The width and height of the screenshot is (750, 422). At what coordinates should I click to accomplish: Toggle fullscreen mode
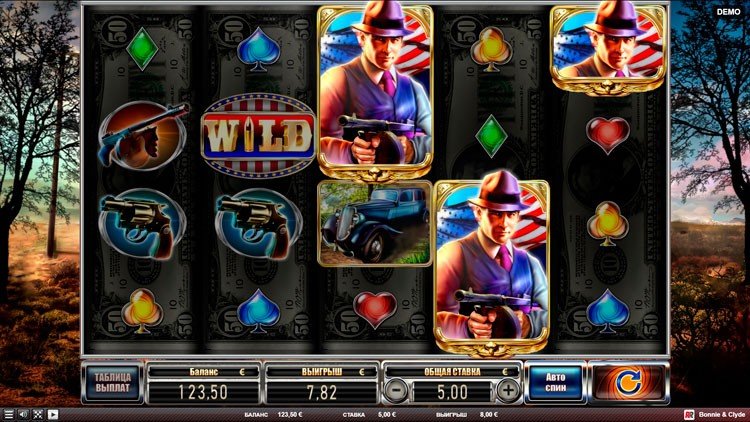tap(37, 414)
